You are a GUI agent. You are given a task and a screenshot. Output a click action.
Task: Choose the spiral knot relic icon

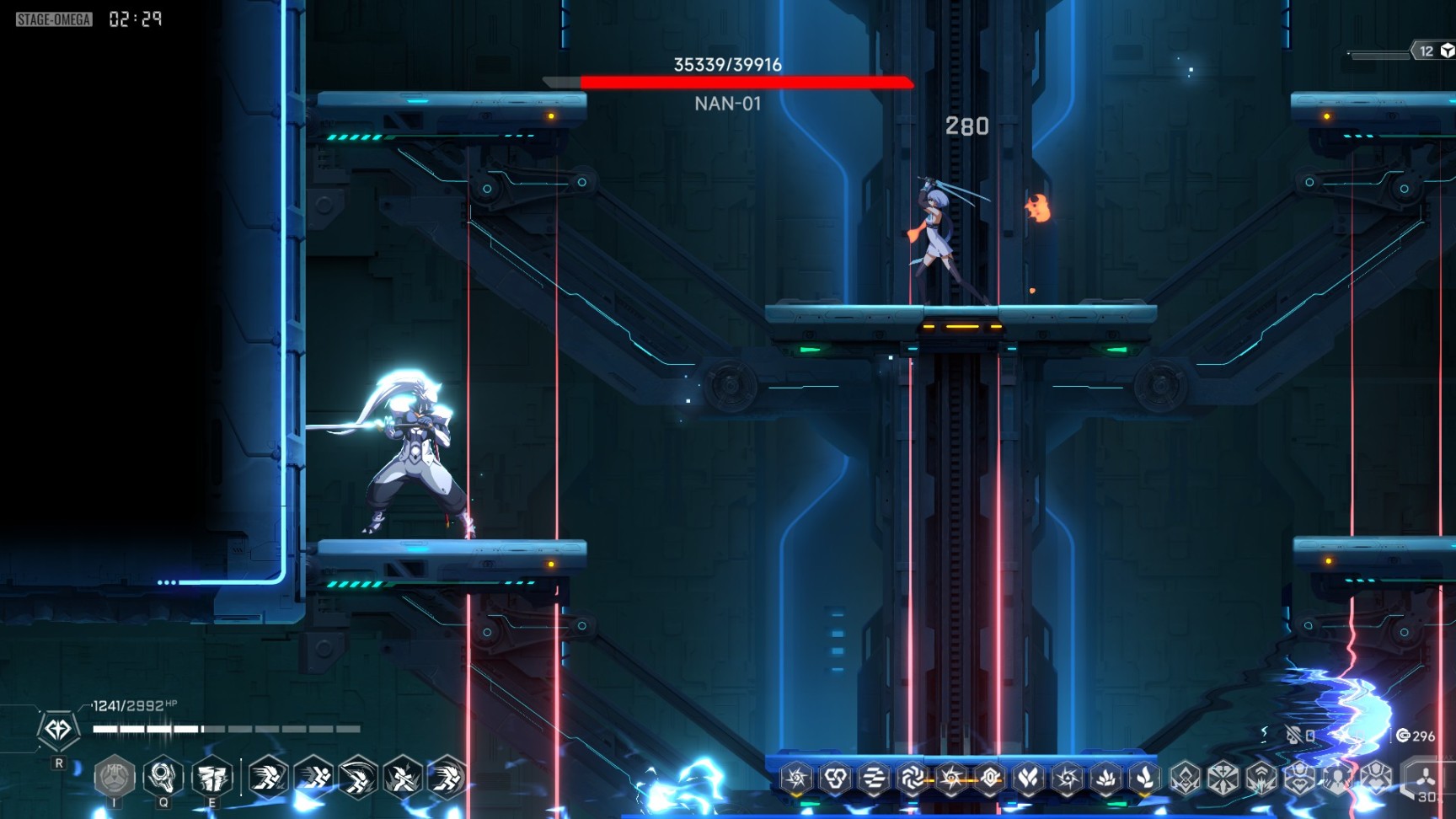[913, 778]
